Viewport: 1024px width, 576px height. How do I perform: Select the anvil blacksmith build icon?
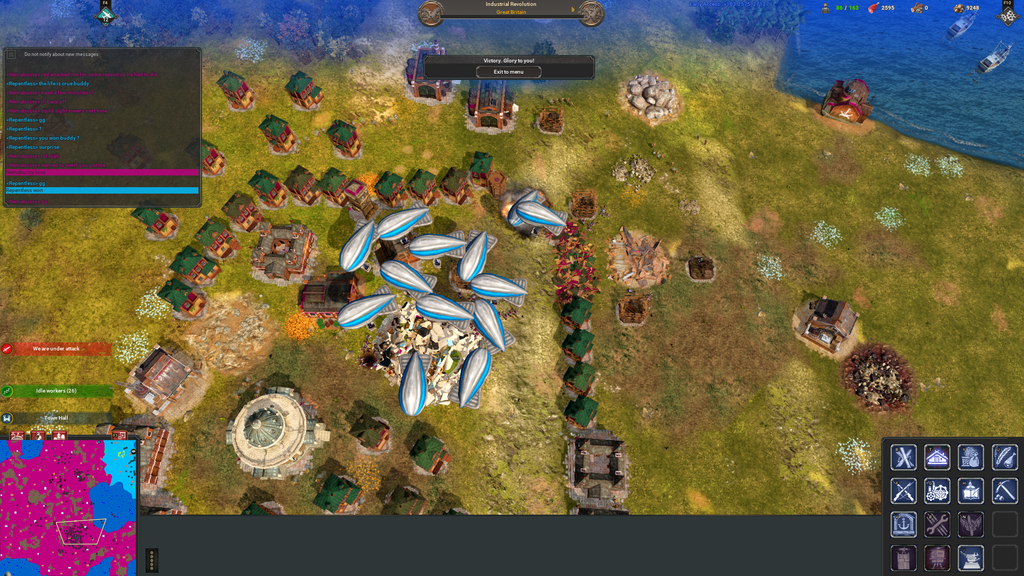coord(970,557)
